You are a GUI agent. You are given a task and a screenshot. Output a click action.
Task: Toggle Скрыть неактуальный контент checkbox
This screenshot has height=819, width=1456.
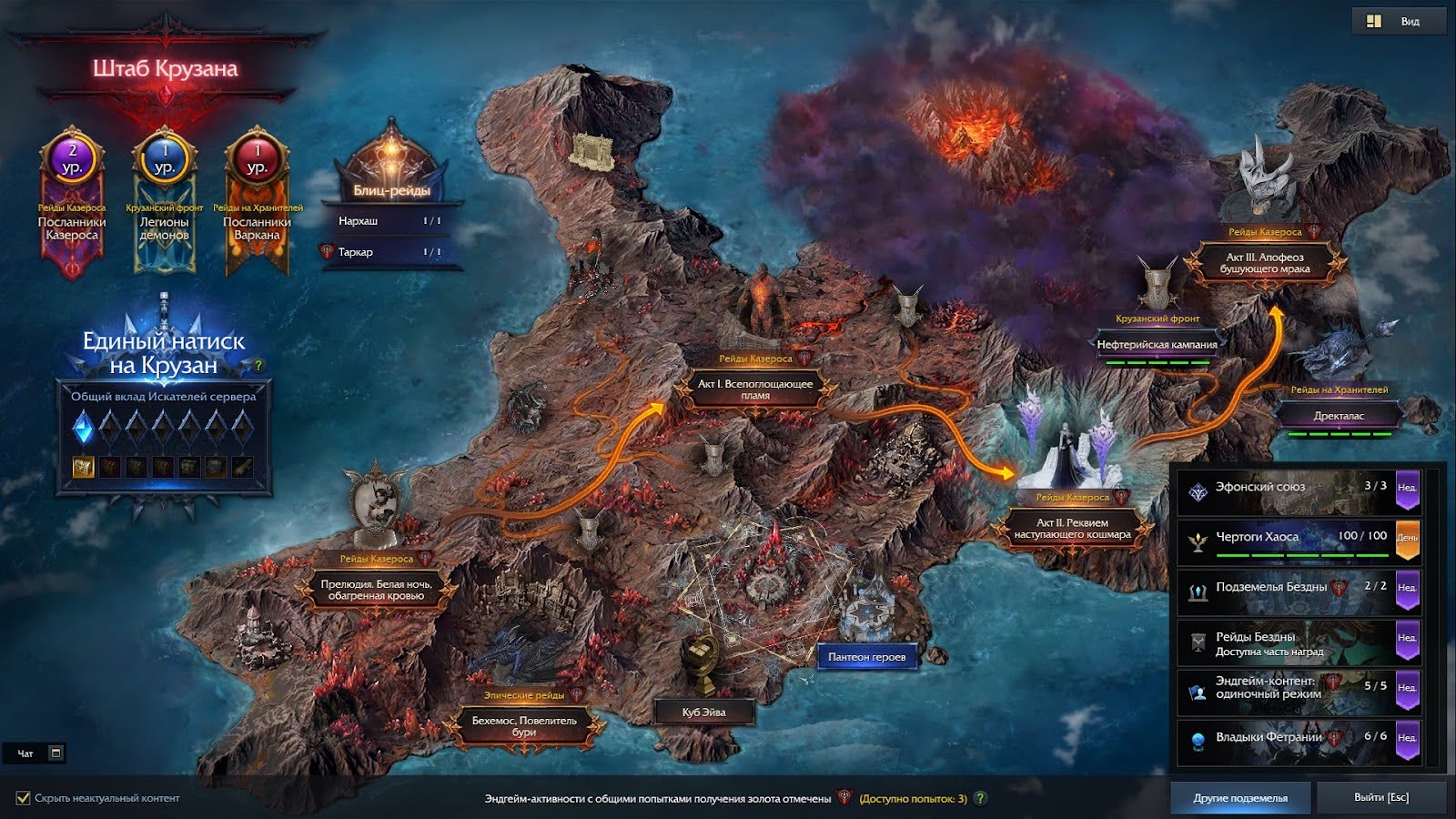tap(24, 798)
